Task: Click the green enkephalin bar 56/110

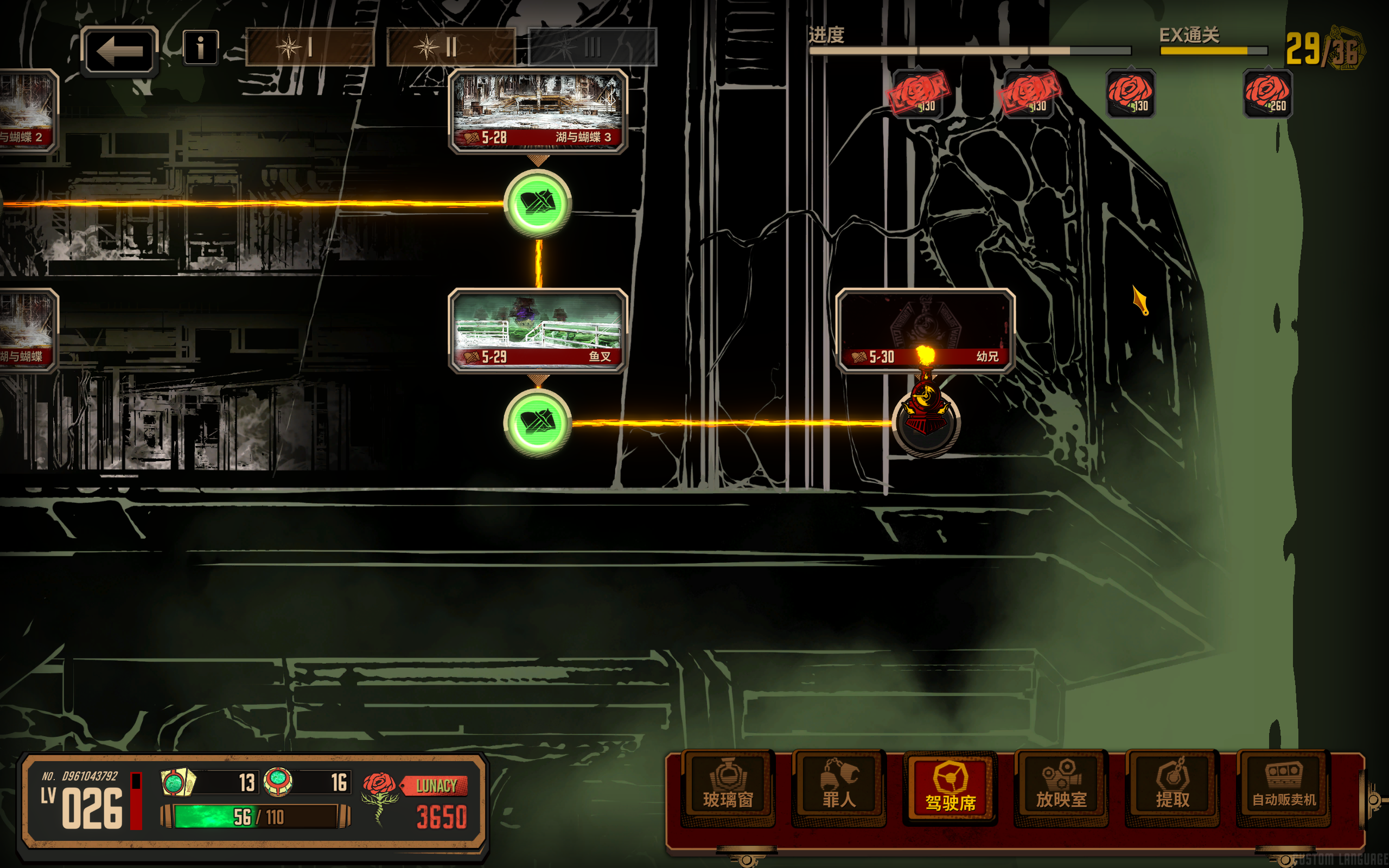Action: [256, 816]
